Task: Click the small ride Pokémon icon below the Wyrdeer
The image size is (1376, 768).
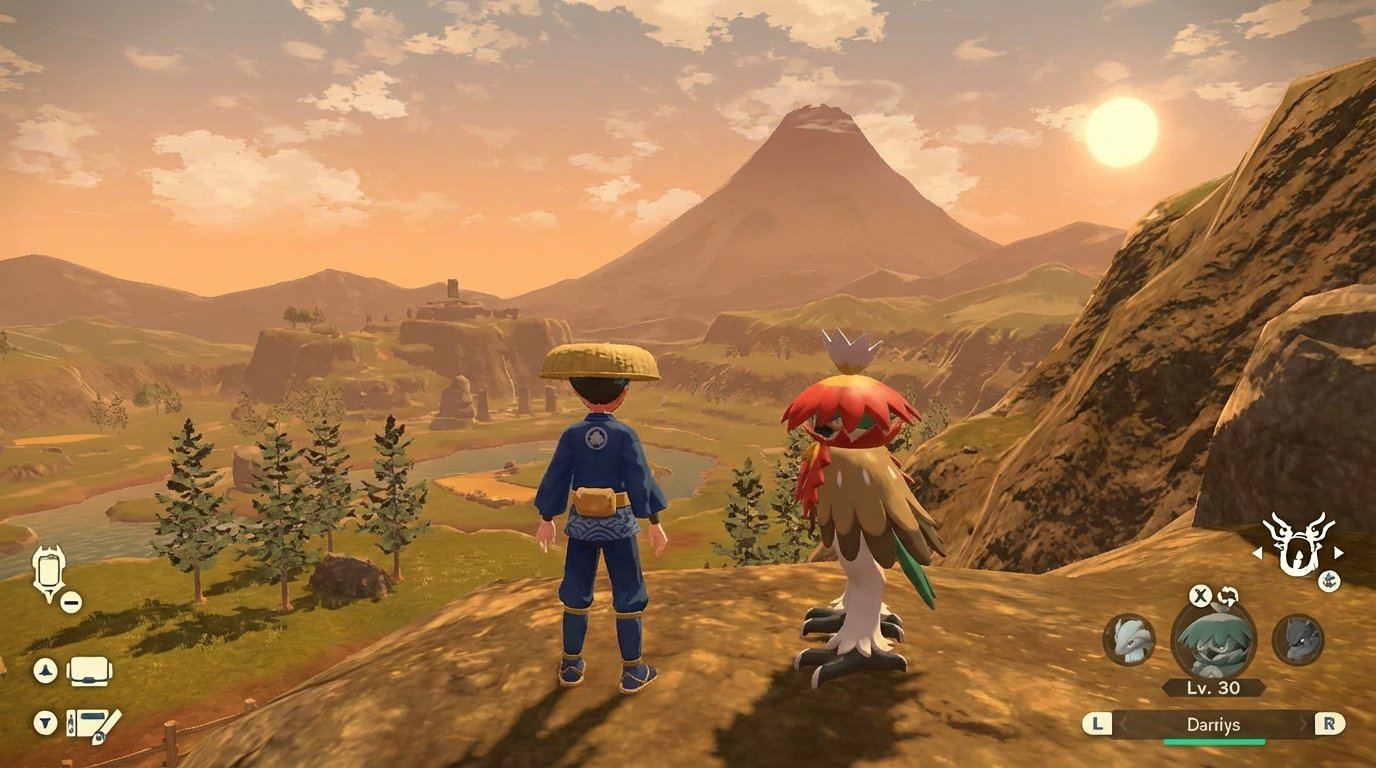Action: coord(1329,580)
